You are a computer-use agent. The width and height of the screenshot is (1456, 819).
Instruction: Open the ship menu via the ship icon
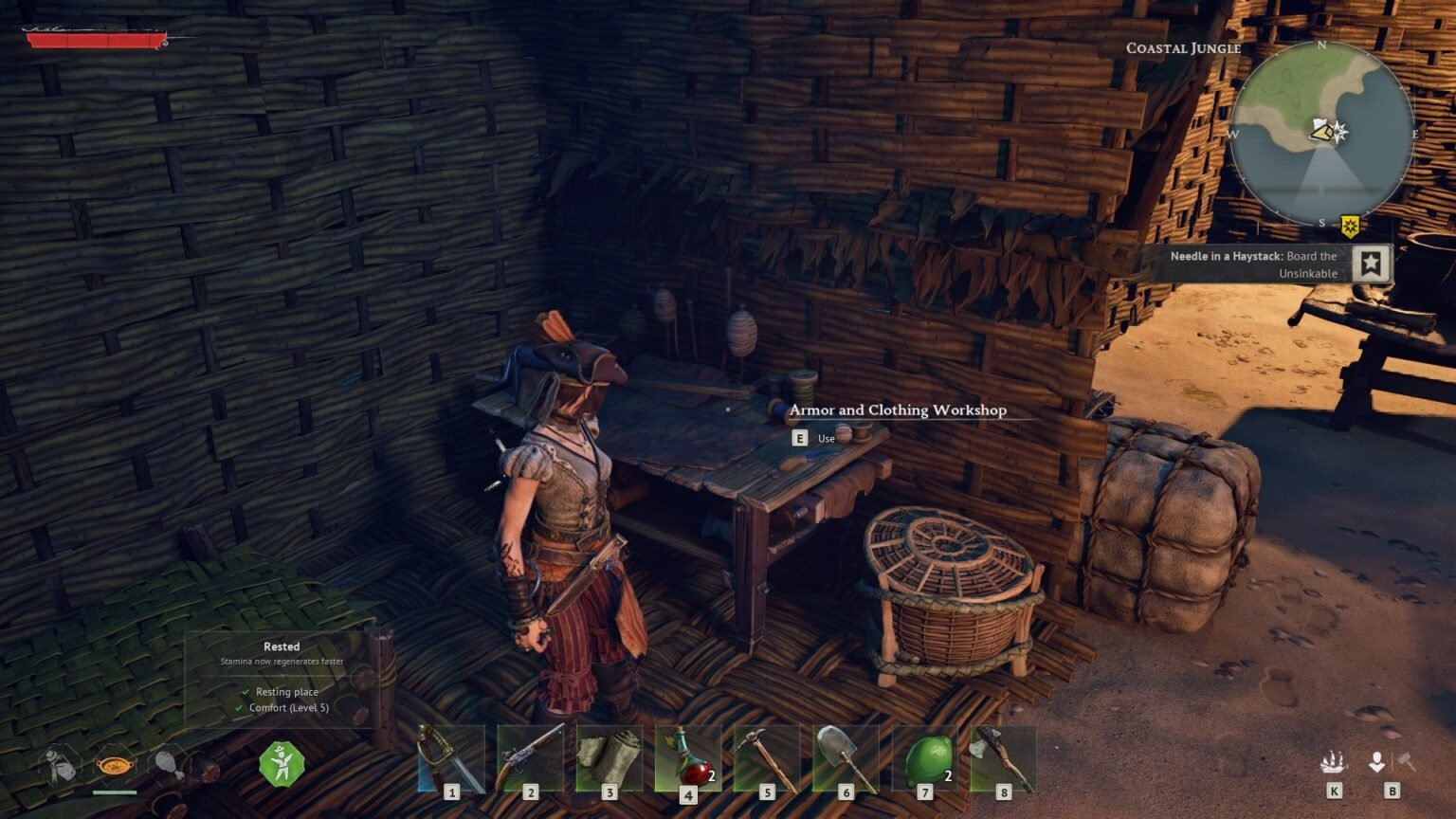tap(1334, 760)
